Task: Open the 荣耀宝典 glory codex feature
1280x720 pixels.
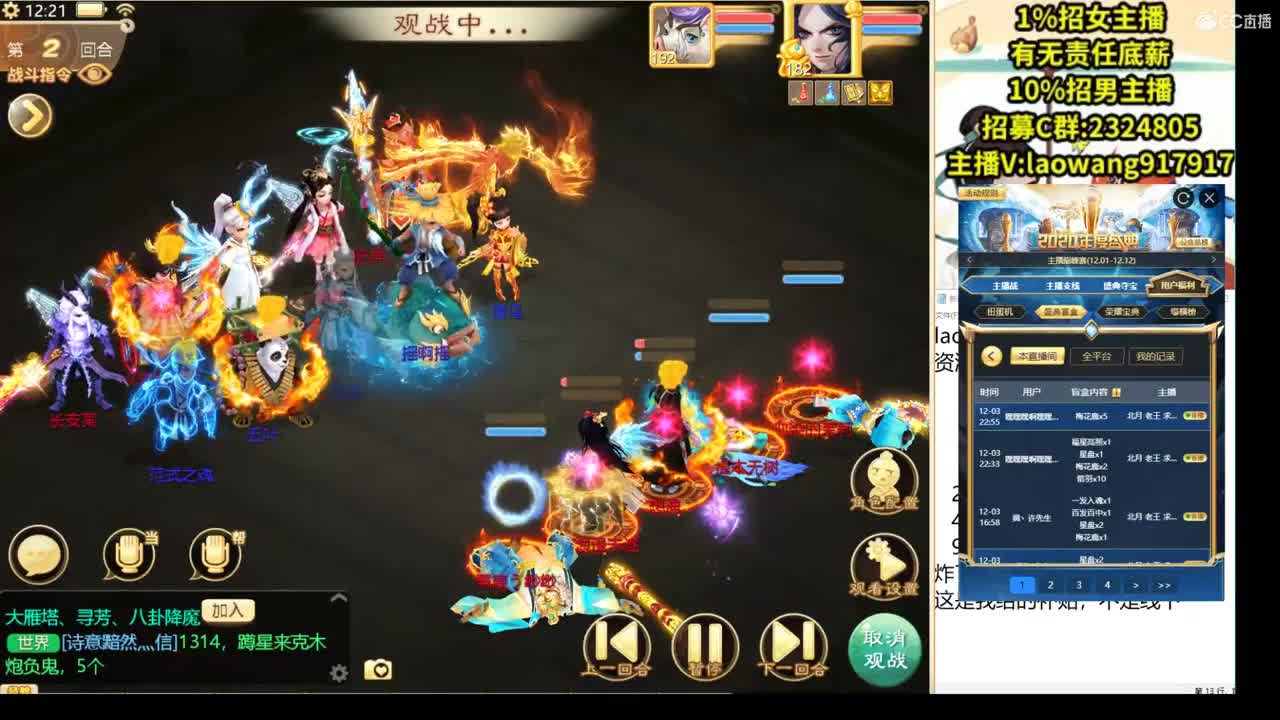Action: coord(1122,310)
